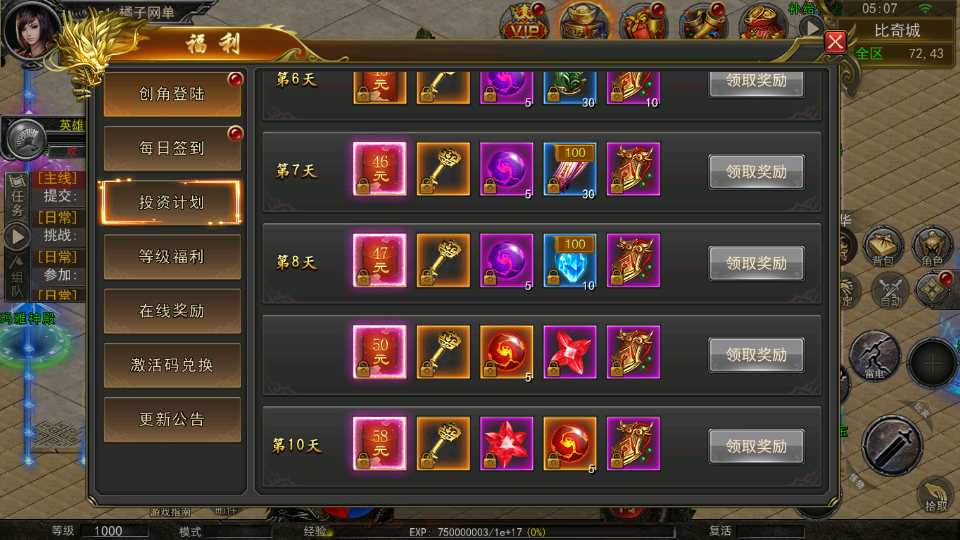Activate the sword attack button

tap(891, 445)
